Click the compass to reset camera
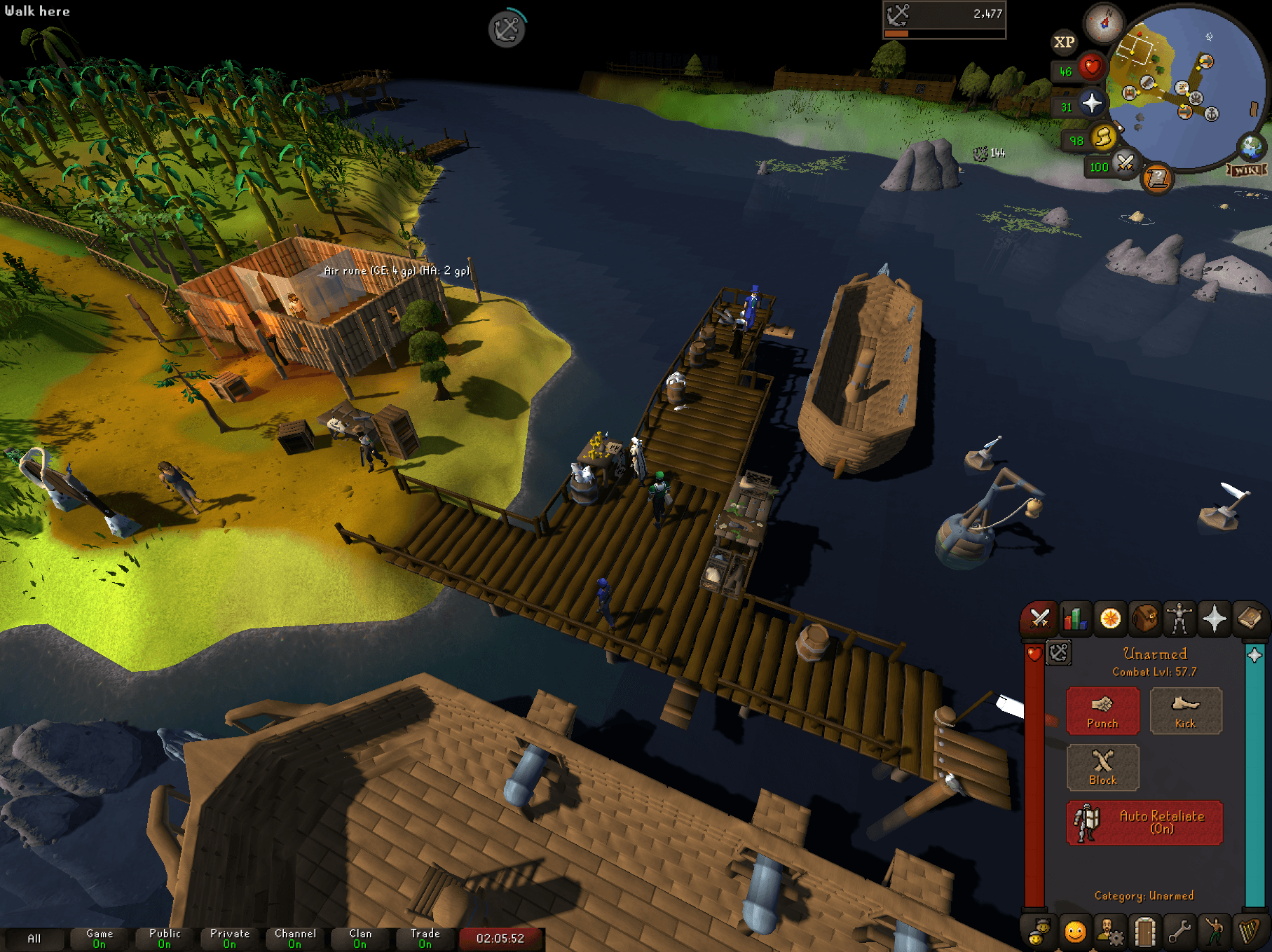Viewport: 1272px width, 952px height. (x=1105, y=22)
